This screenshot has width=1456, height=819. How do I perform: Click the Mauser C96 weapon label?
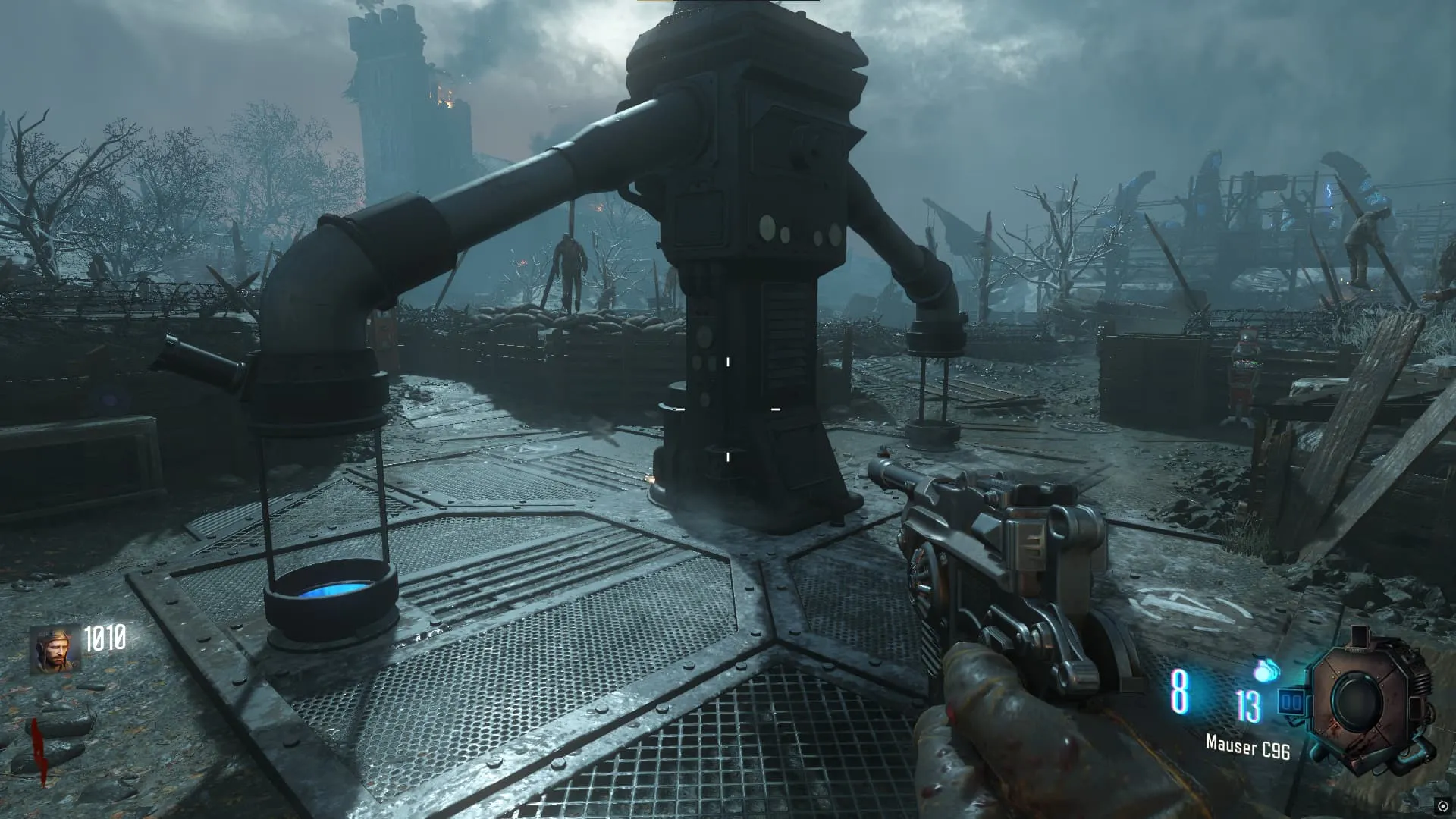[1247, 748]
